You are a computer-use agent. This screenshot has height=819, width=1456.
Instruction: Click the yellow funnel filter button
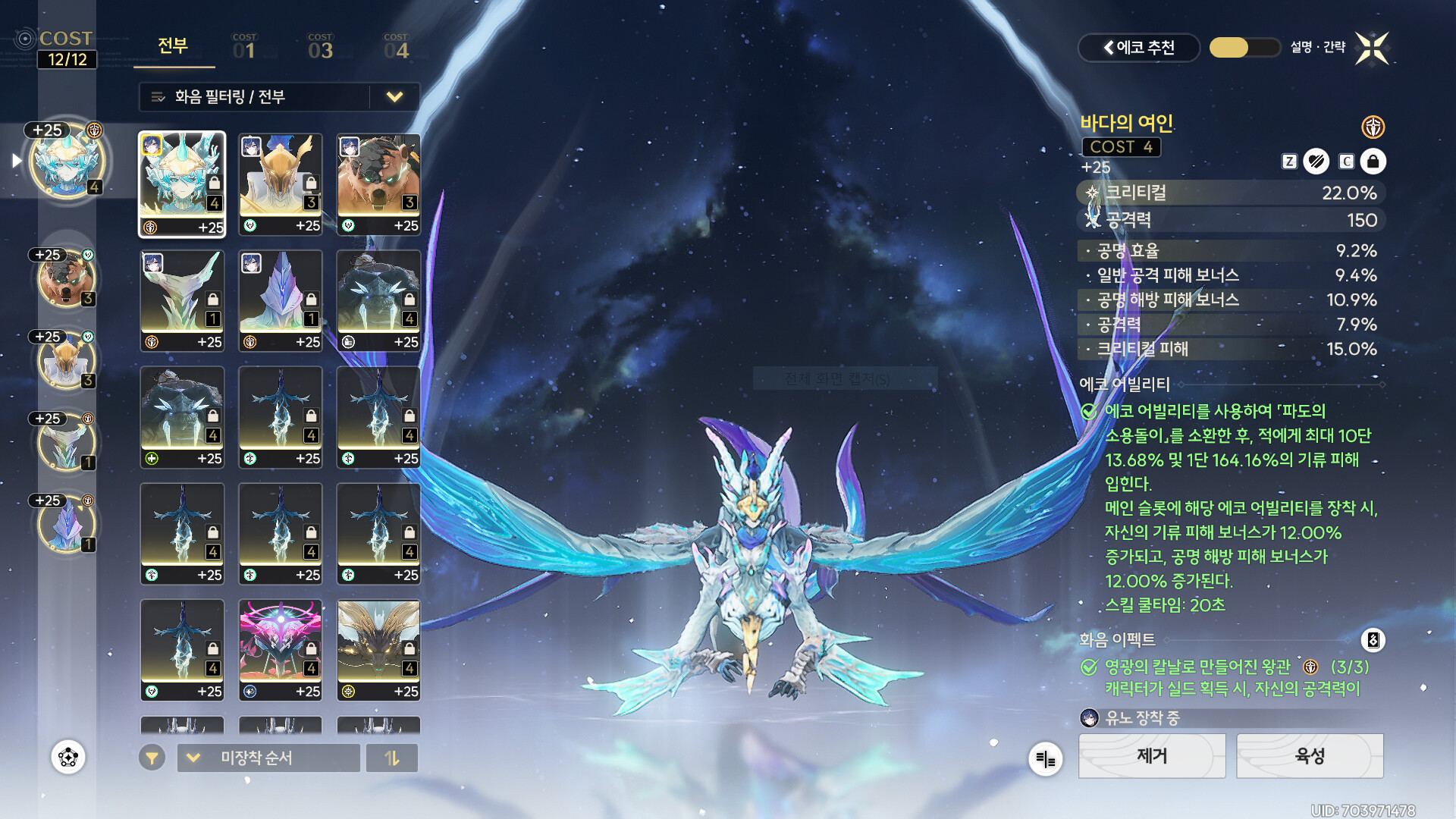click(152, 758)
